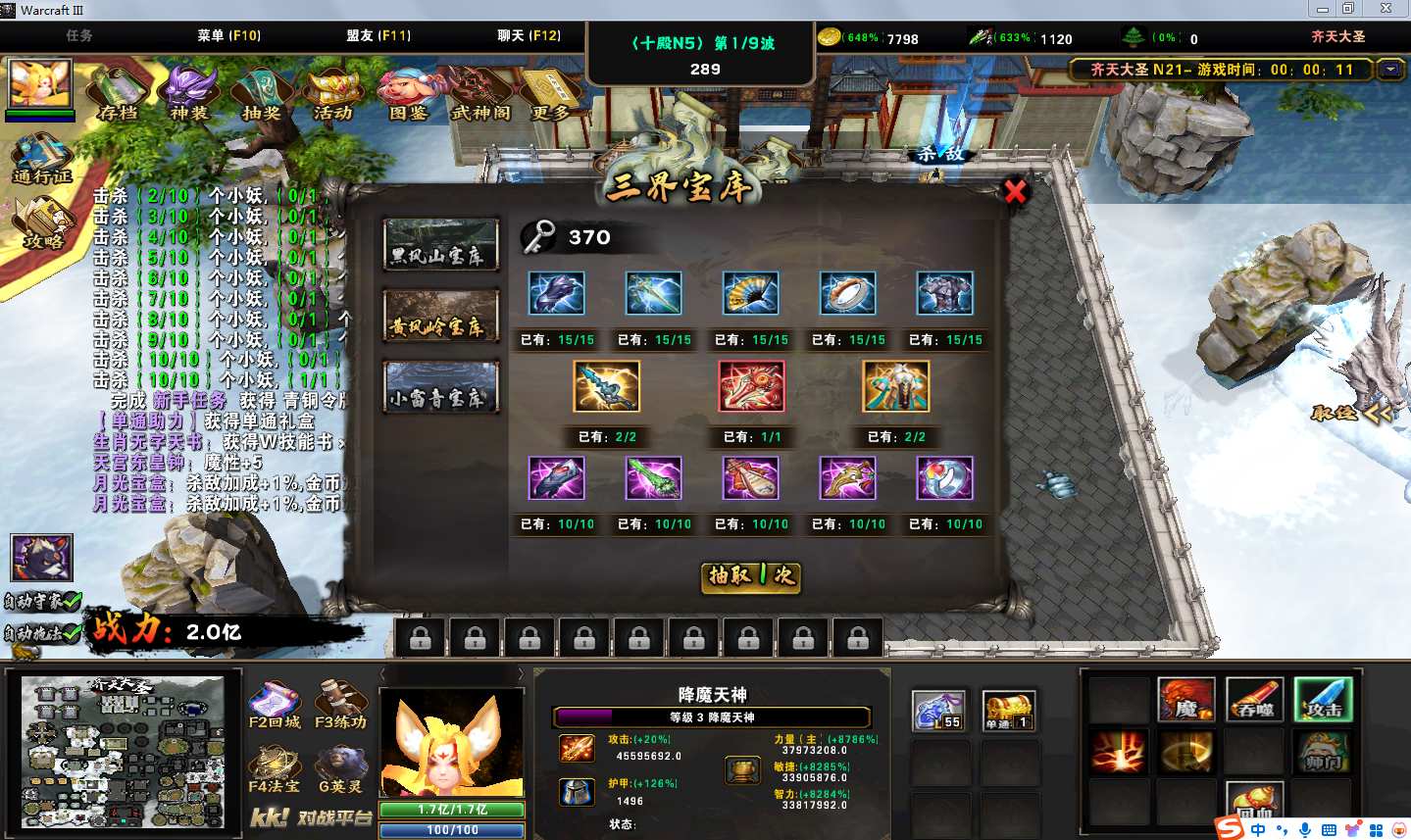Open the 攻略 guide book

click(43, 223)
